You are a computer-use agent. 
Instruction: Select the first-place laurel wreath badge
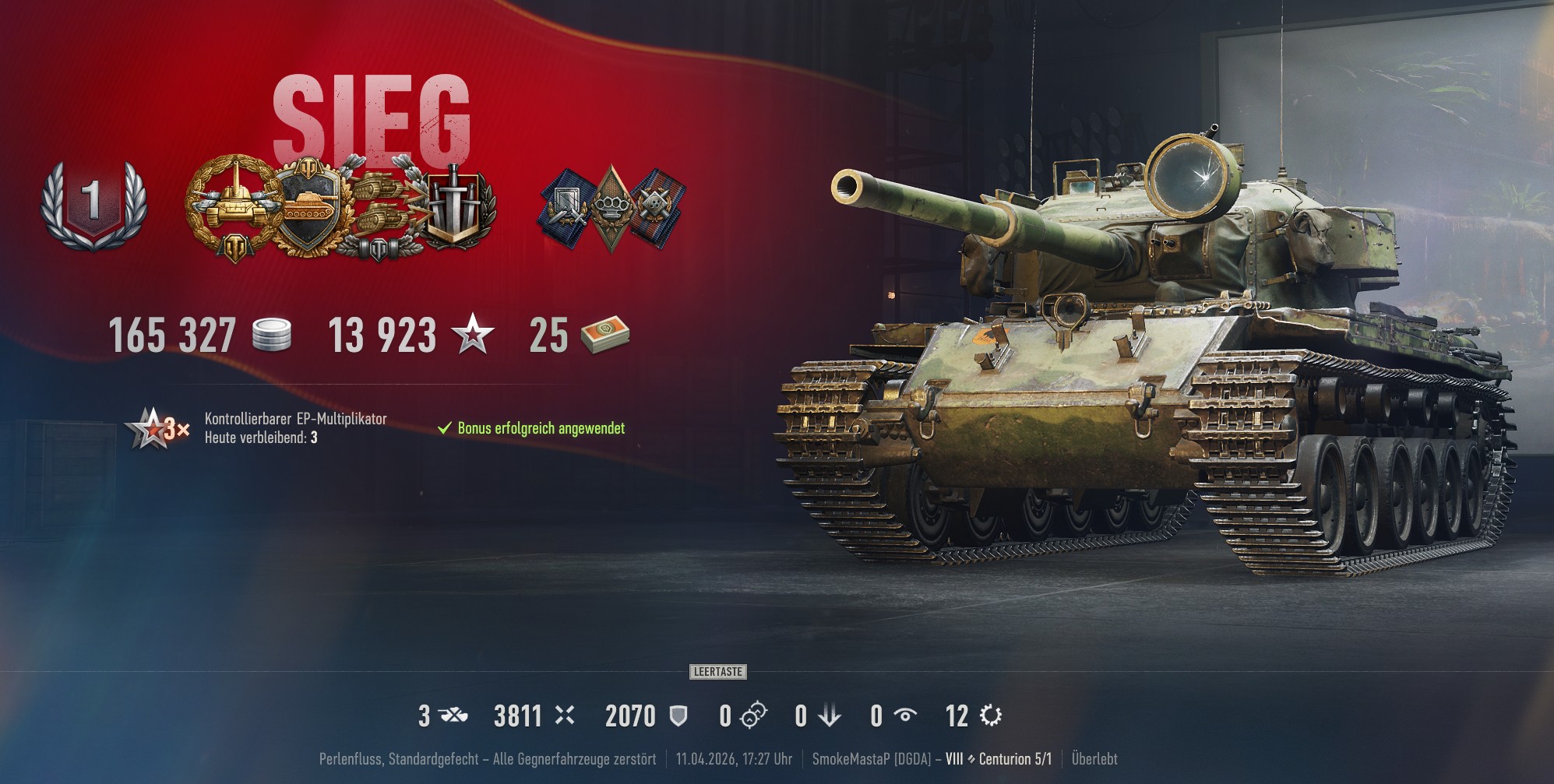click(x=95, y=203)
